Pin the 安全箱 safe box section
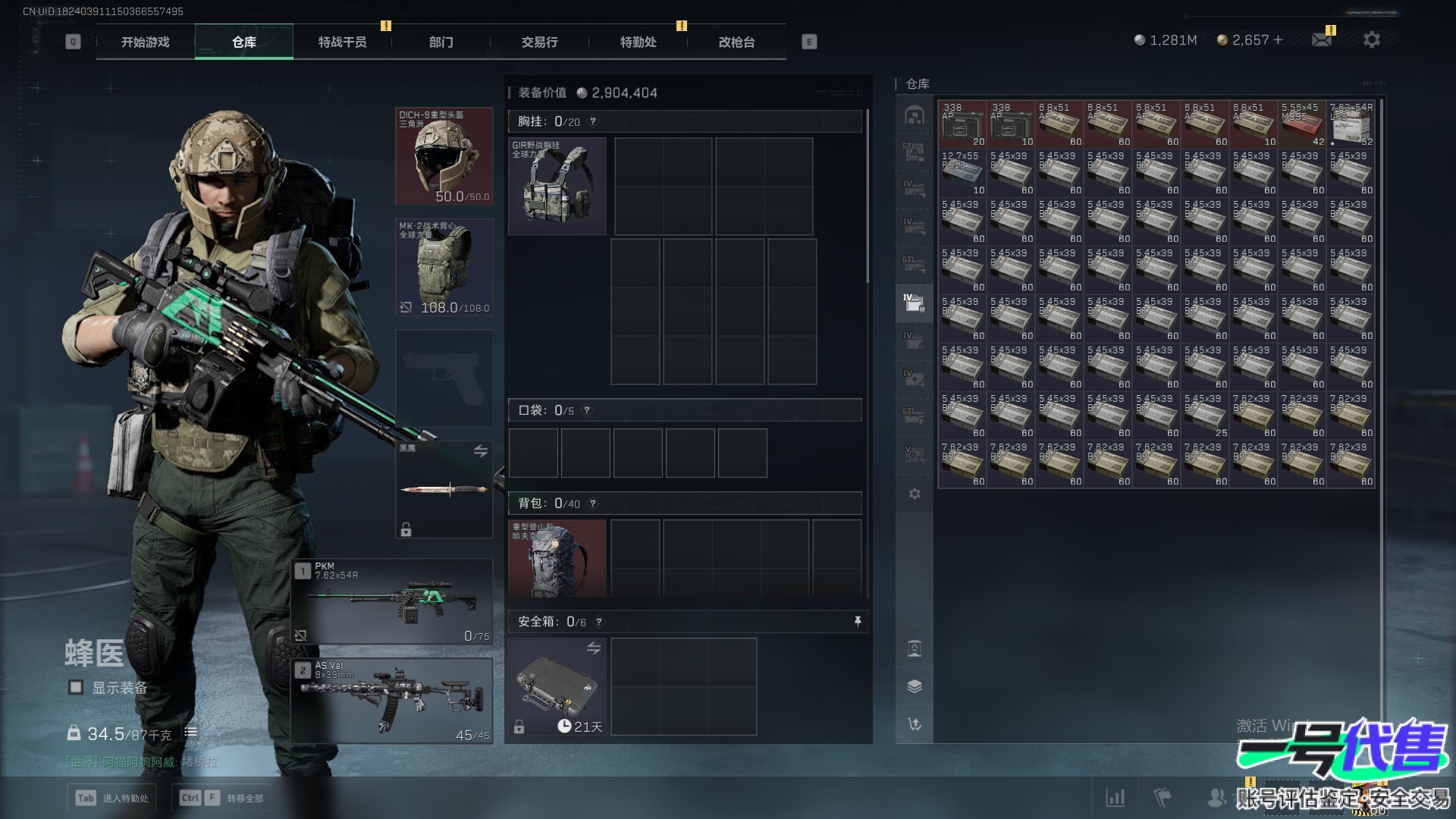 click(858, 622)
